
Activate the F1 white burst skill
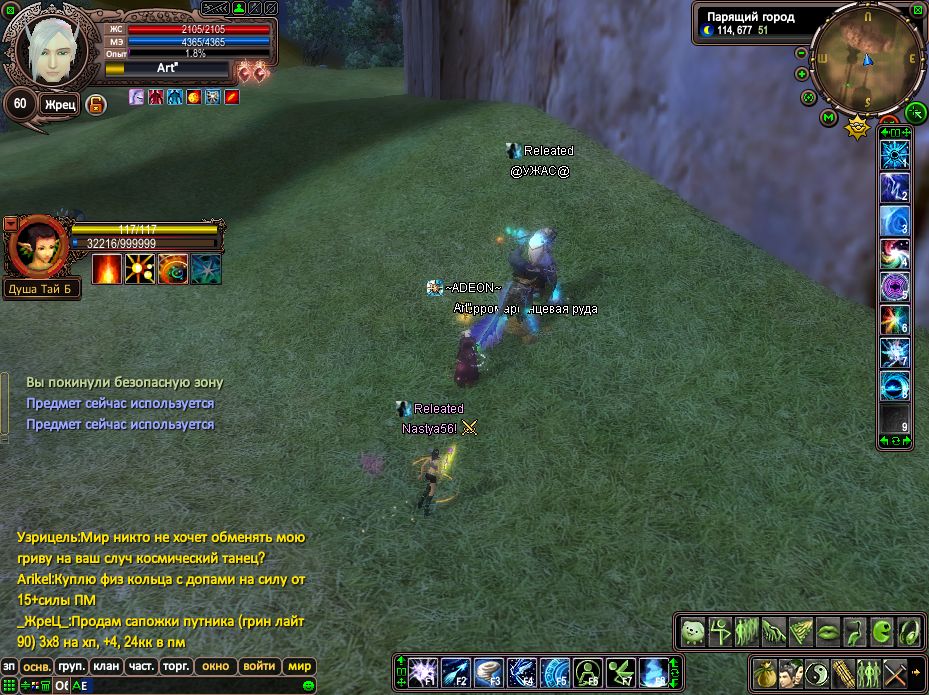pos(422,671)
